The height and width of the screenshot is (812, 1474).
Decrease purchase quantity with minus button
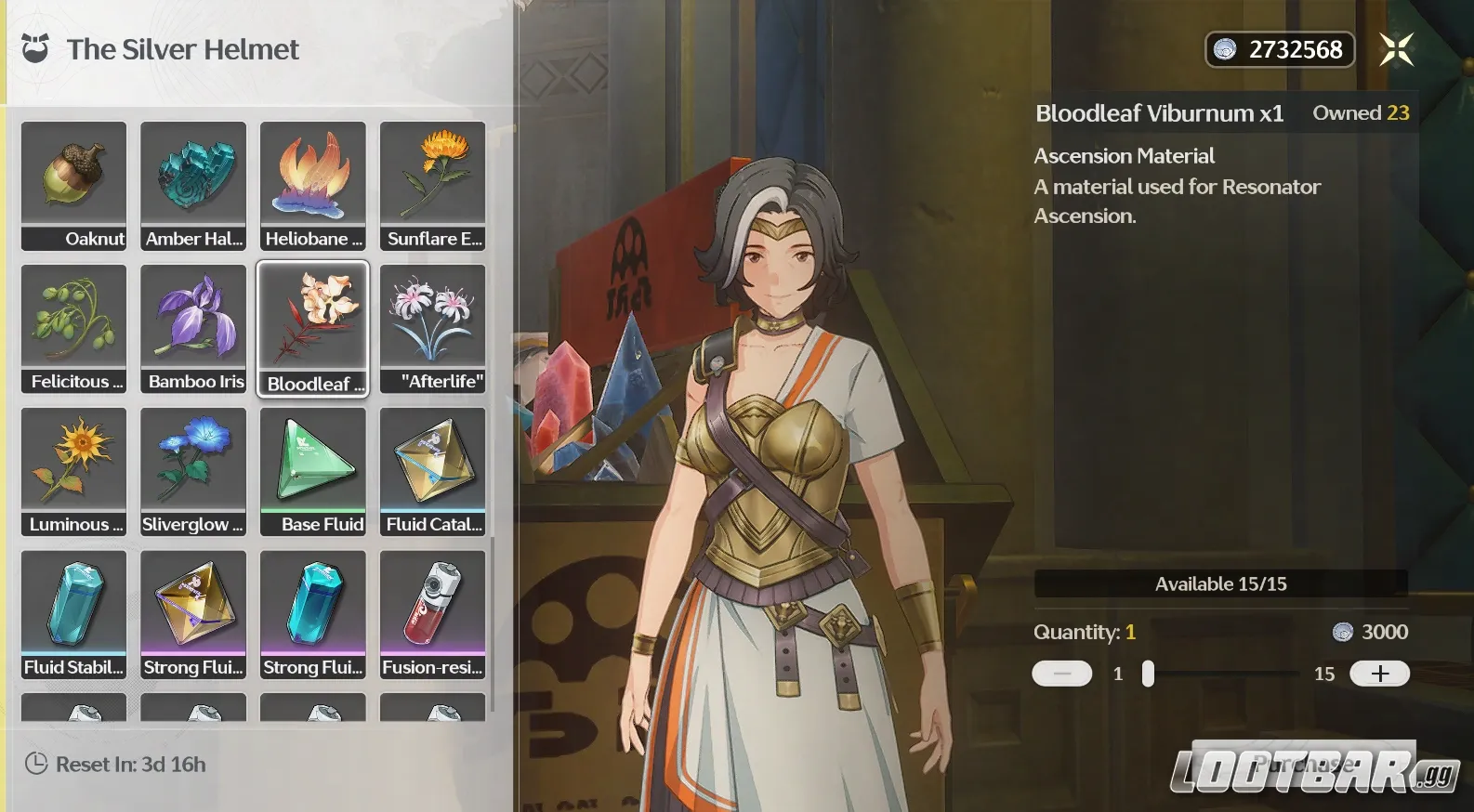1061,674
